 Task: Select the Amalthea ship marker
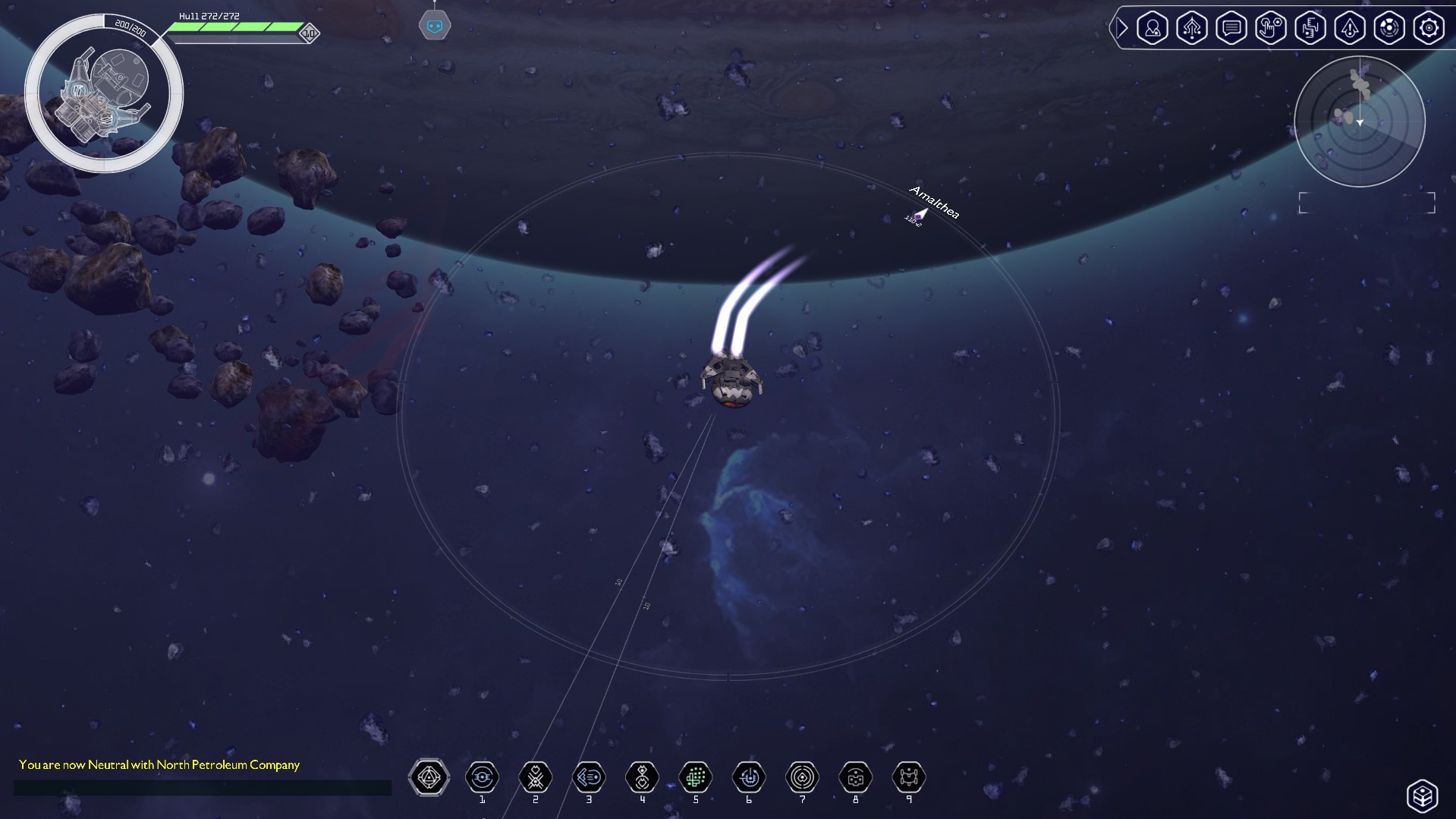pos(920,215)
